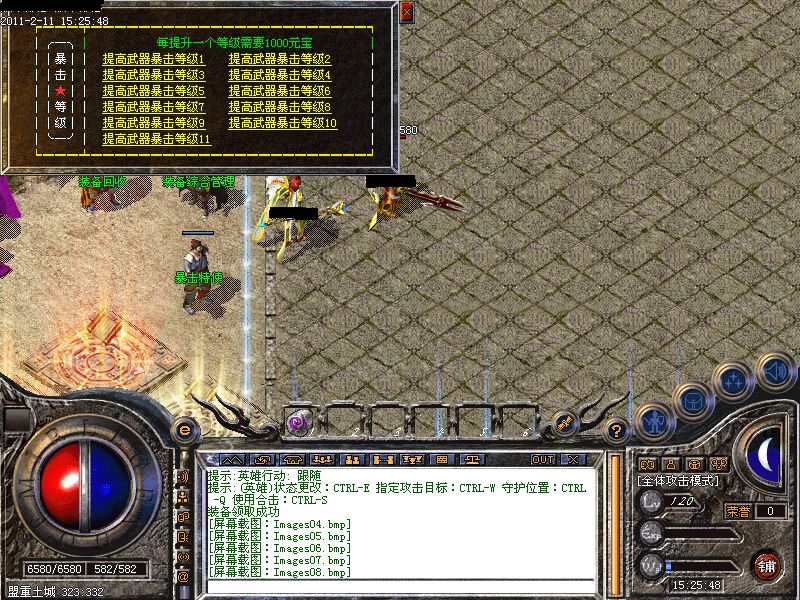Select 提高武器暴击等级2 in the dialog
800x600 pixels.
[x=279, y=59]
